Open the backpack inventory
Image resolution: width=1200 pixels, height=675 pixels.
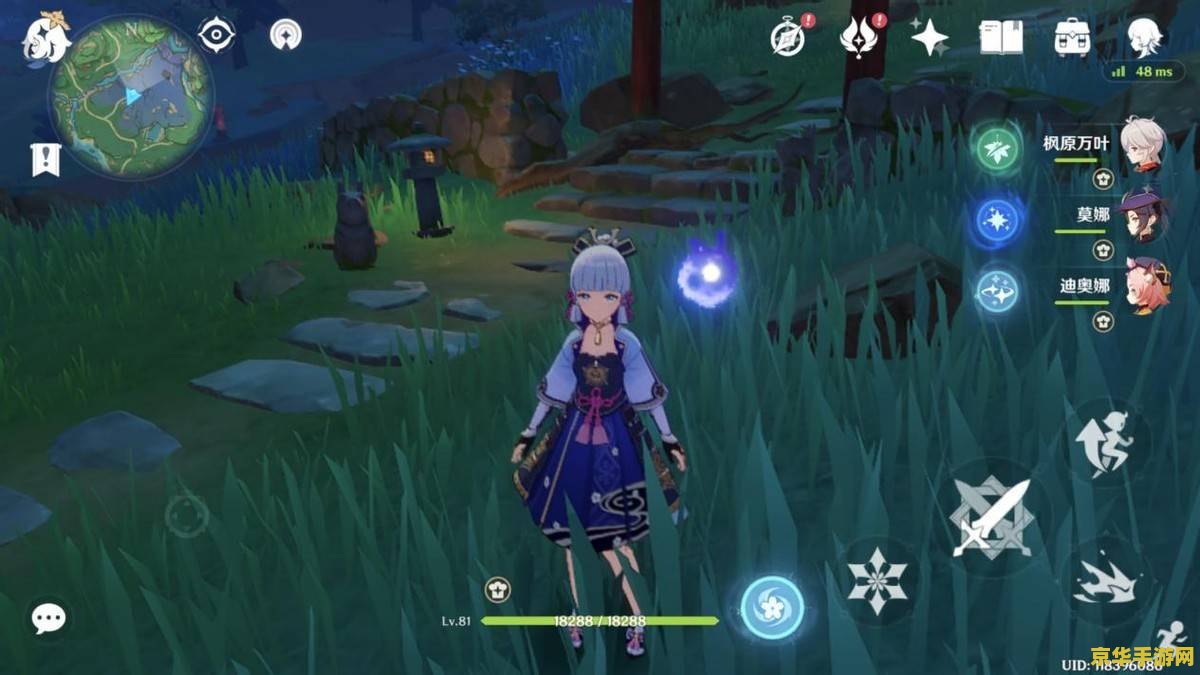1072,38
